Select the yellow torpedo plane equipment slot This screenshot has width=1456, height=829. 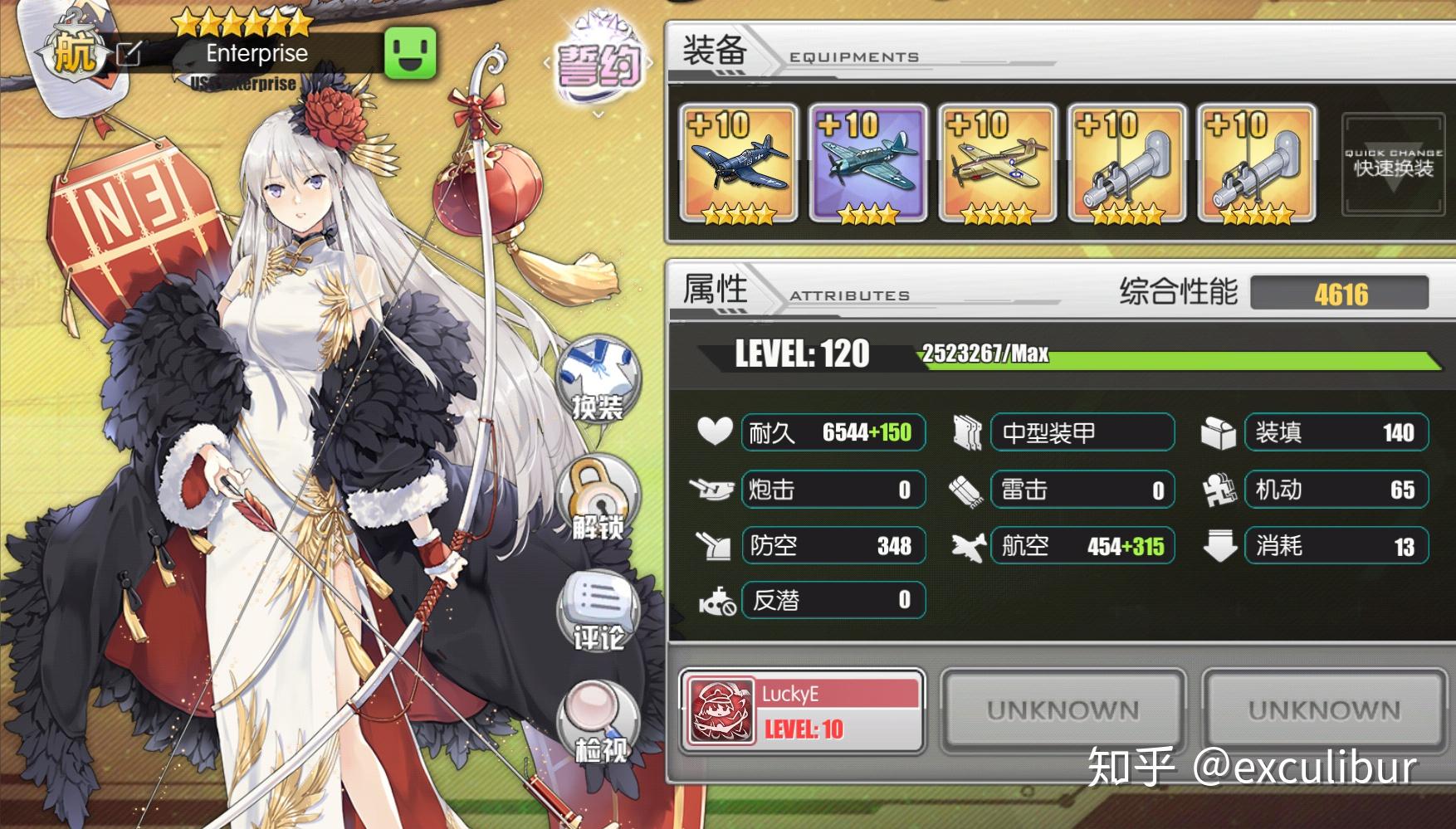tap(997, 163)
